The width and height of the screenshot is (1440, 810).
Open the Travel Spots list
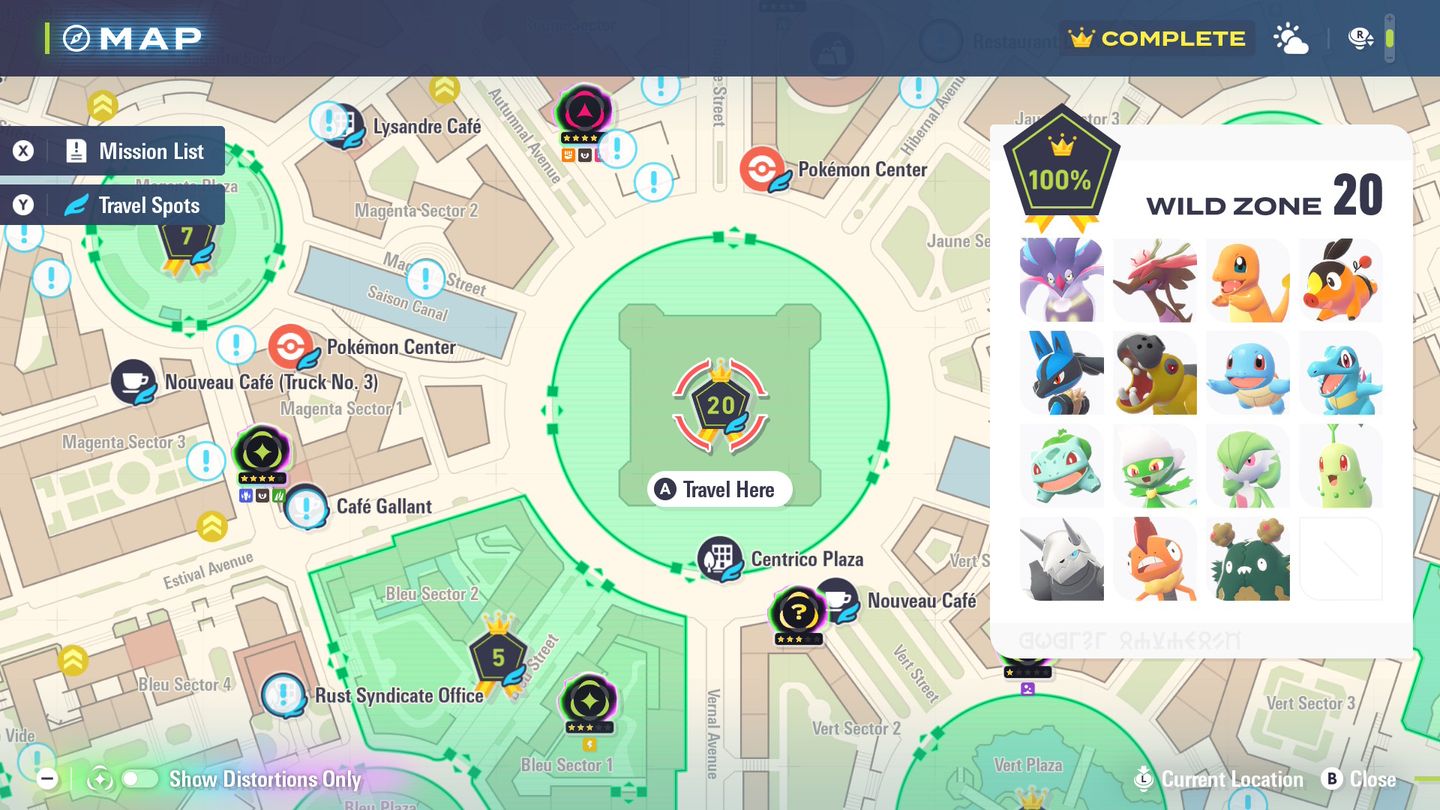(113, 205)
